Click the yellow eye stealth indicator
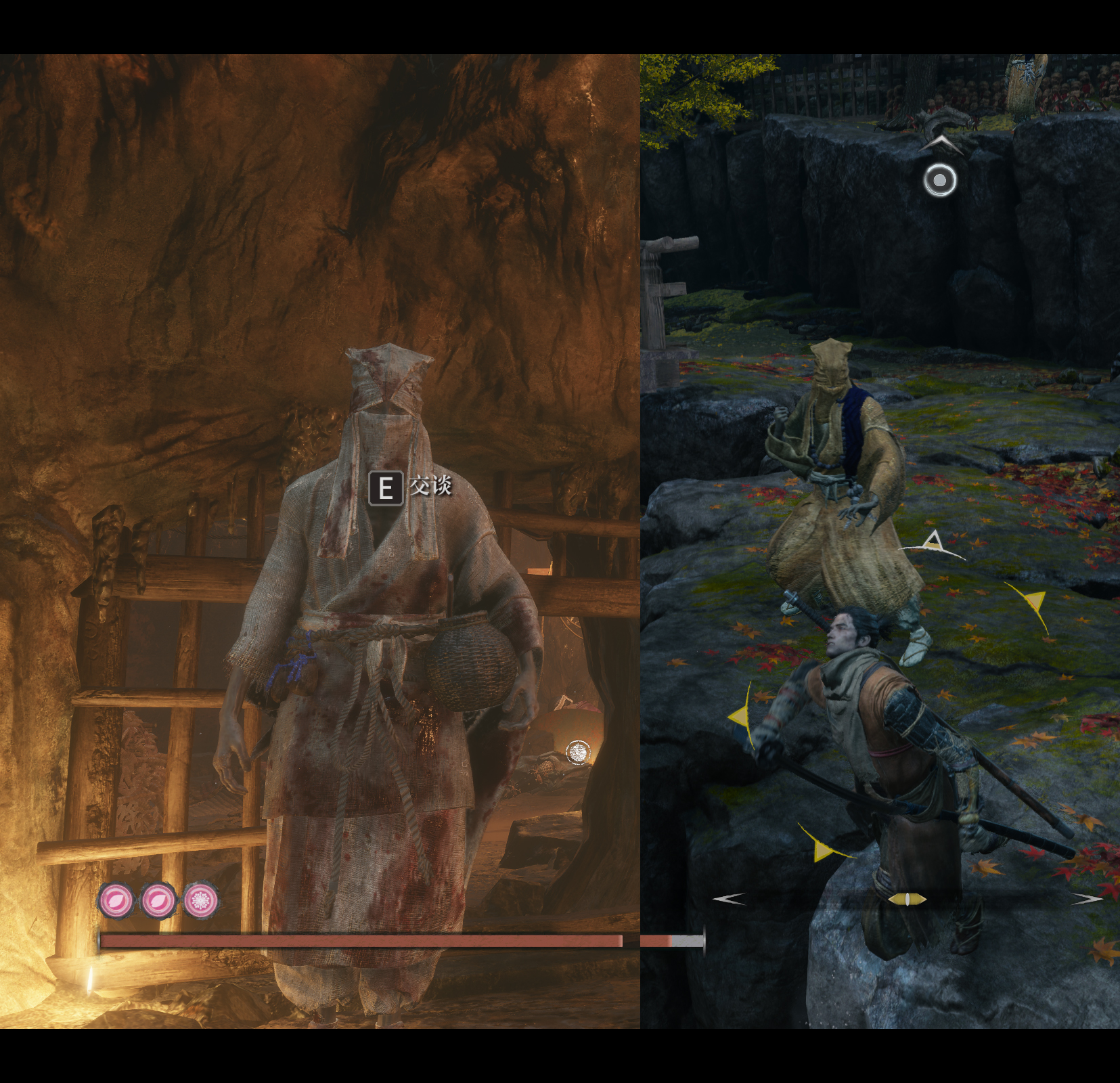 click(907, 899)
